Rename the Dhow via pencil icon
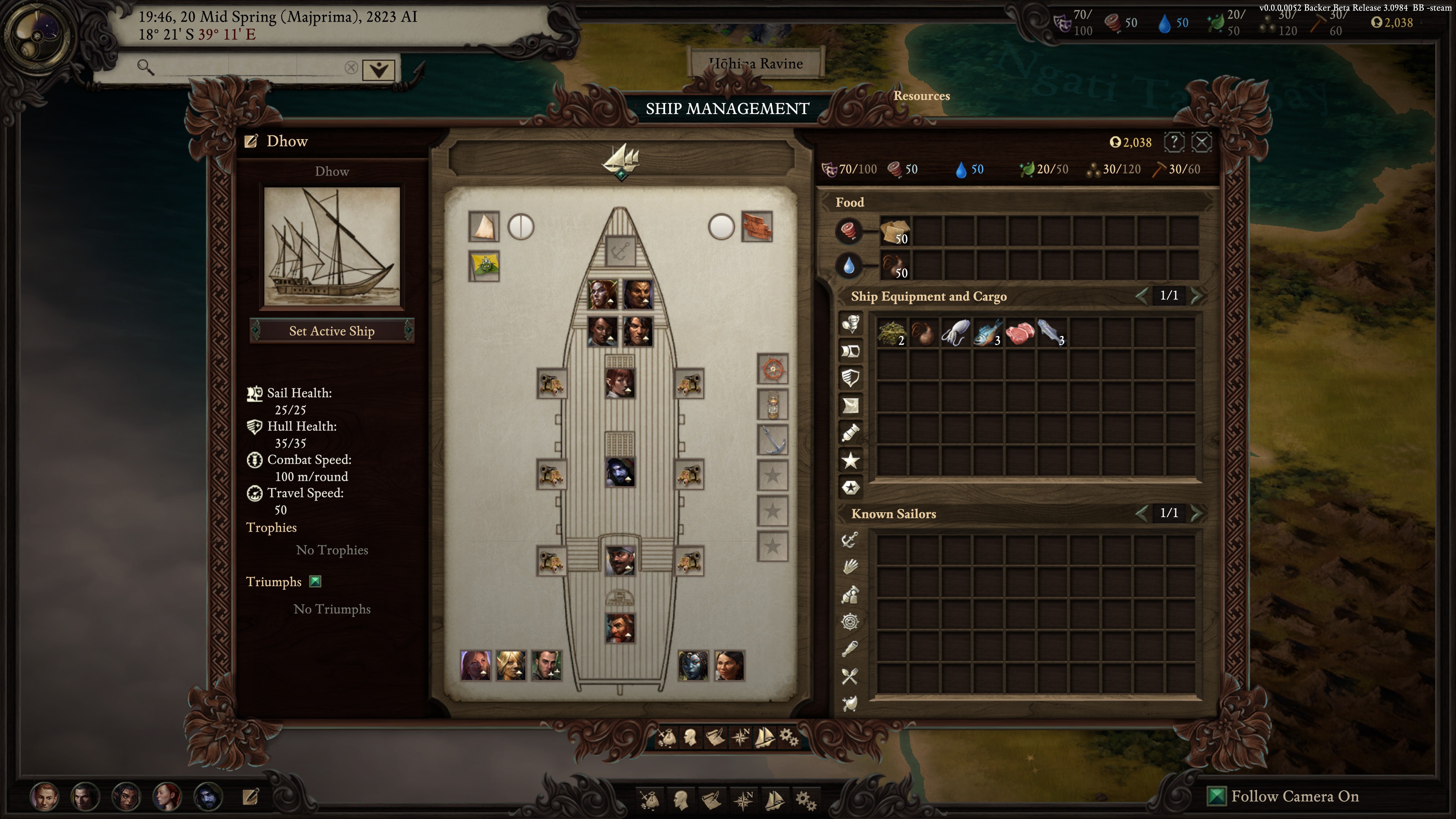Viewport: 1456px width, 819px height. click(x=251, y=141)
